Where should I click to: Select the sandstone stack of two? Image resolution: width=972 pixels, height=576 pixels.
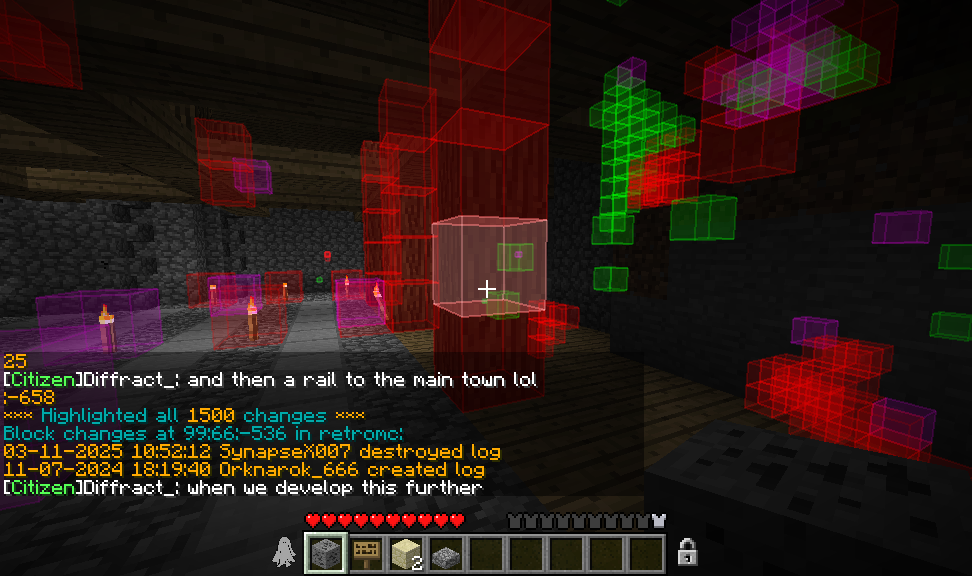(406, 553)
